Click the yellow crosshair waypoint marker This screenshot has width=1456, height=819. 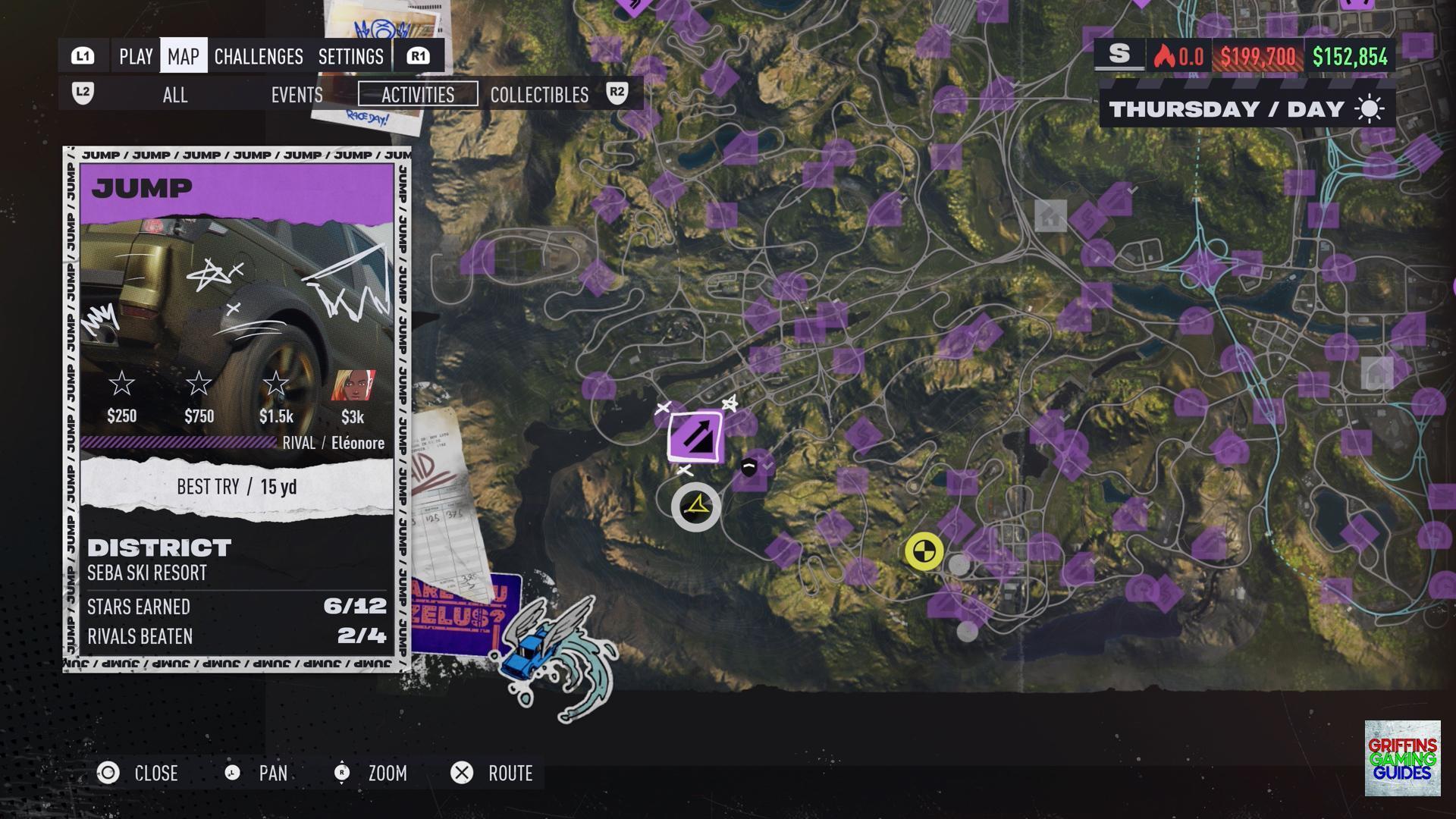(924, 551)
